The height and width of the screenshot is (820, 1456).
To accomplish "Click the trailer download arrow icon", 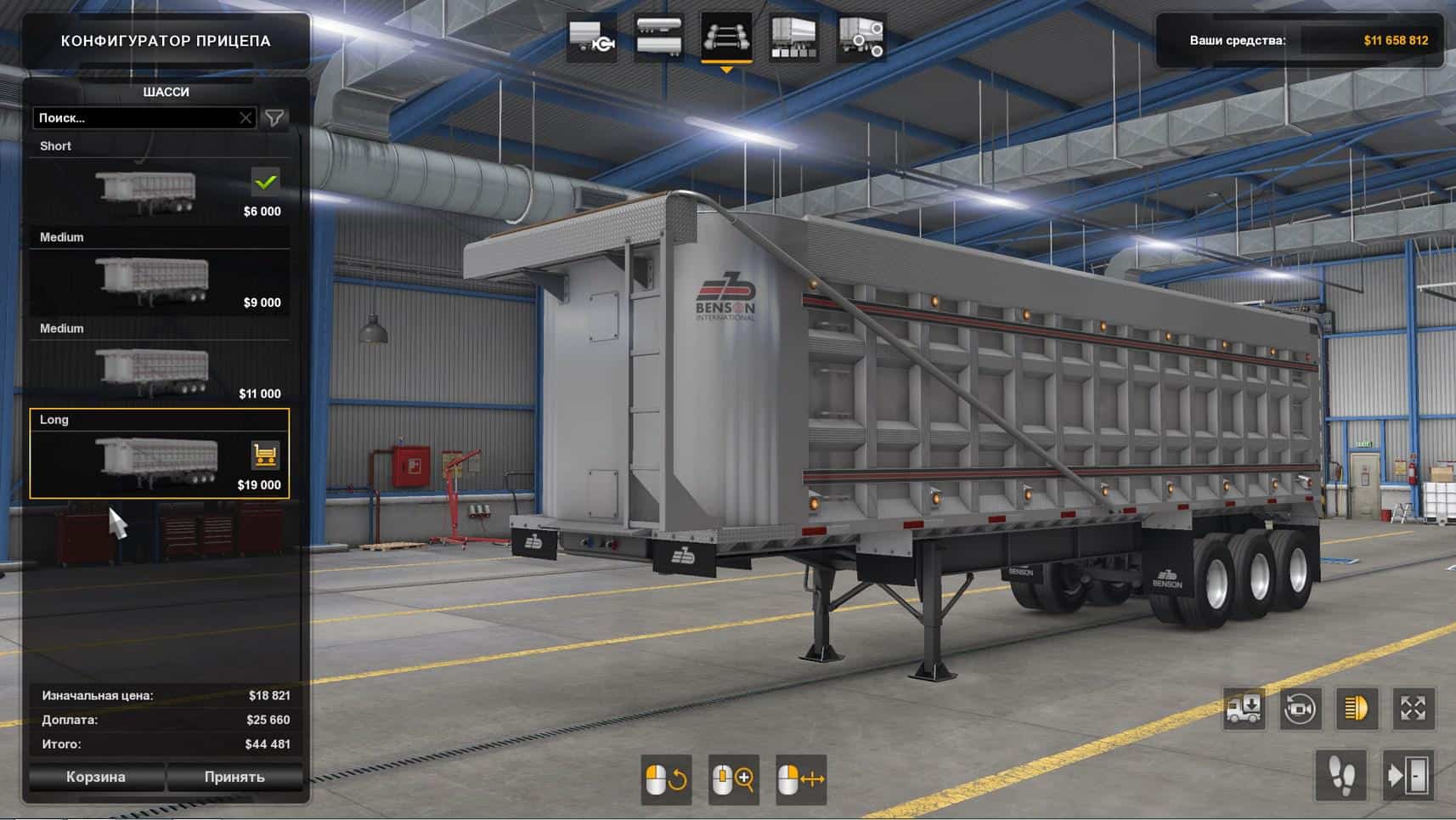I will (x=1244, y=708).
